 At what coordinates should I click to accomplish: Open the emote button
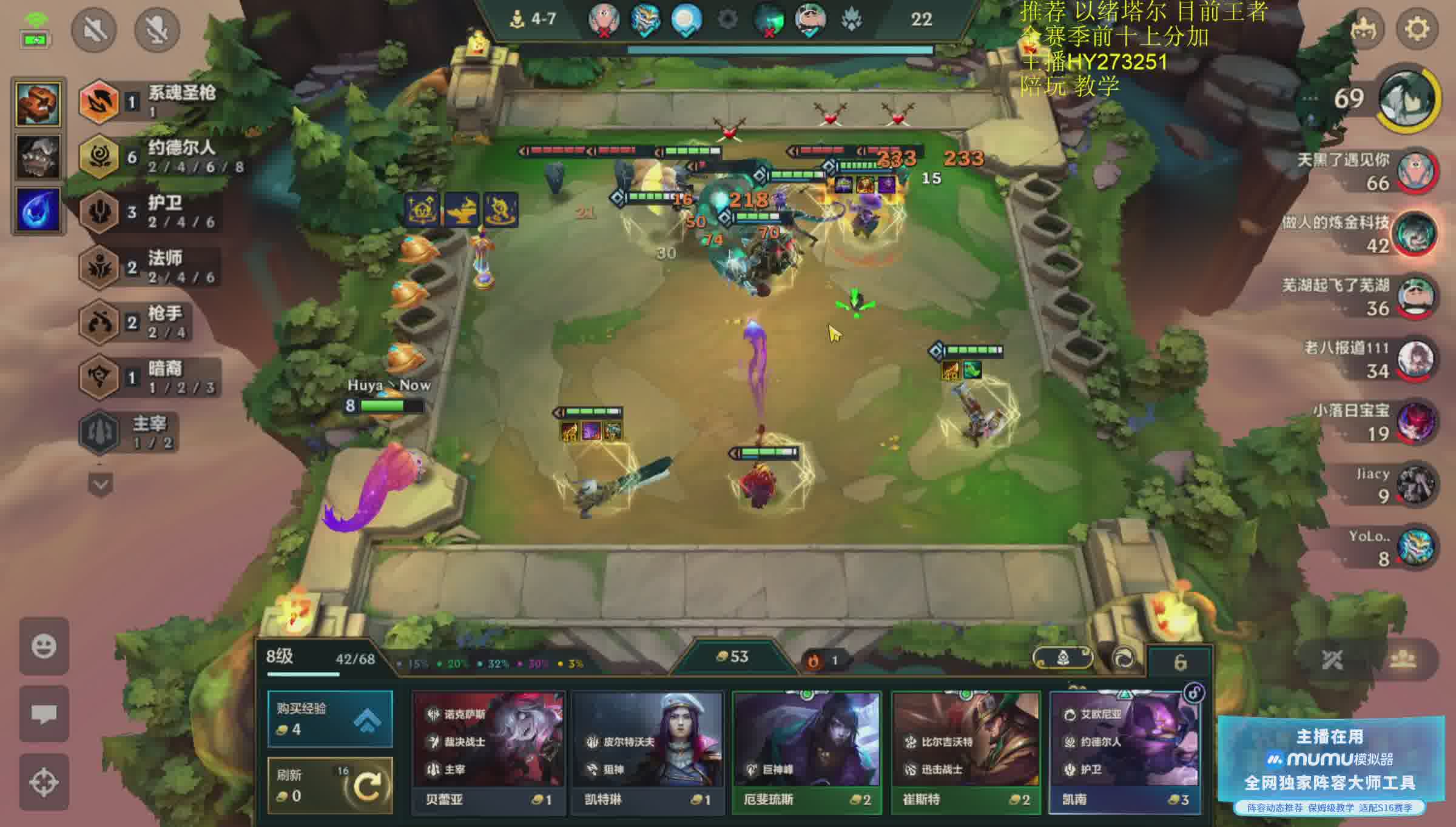pyautogui.click(x=44, y=646)
